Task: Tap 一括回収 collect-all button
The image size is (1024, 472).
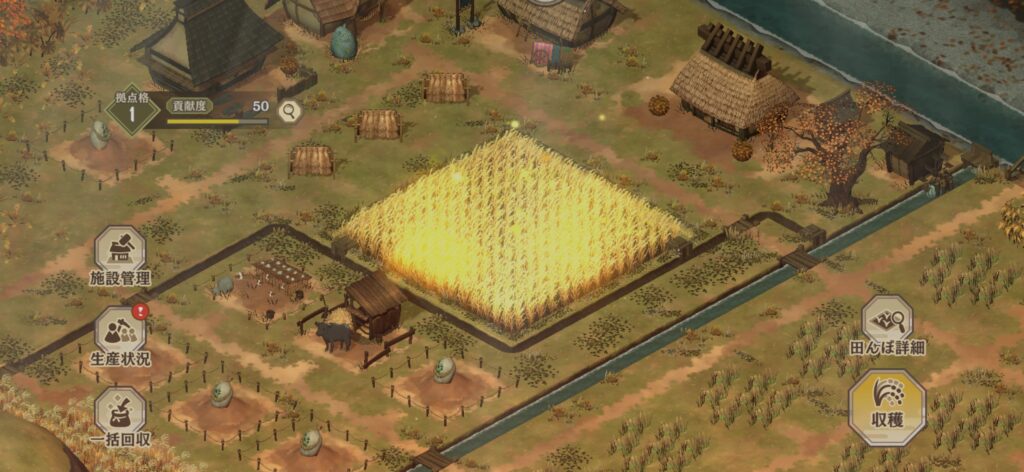Action: click(x=120, y=412)
